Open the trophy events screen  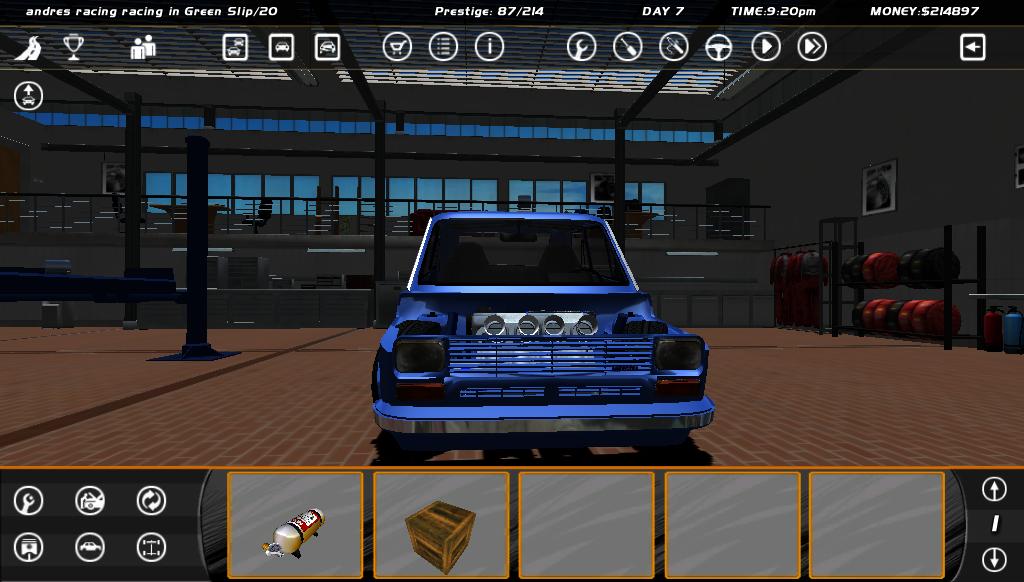coord(73,47)
